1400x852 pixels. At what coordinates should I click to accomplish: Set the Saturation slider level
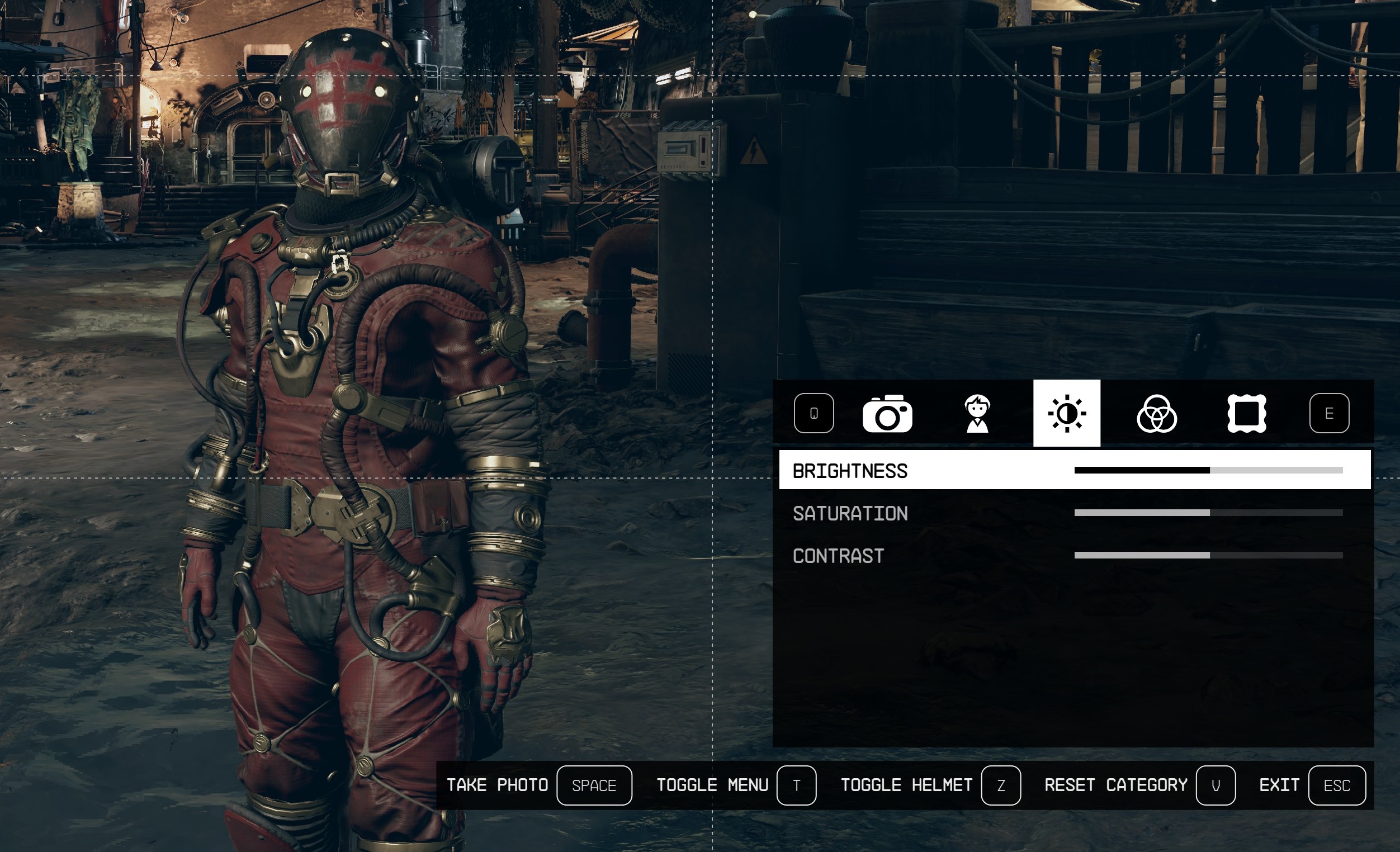(1208, 513)
